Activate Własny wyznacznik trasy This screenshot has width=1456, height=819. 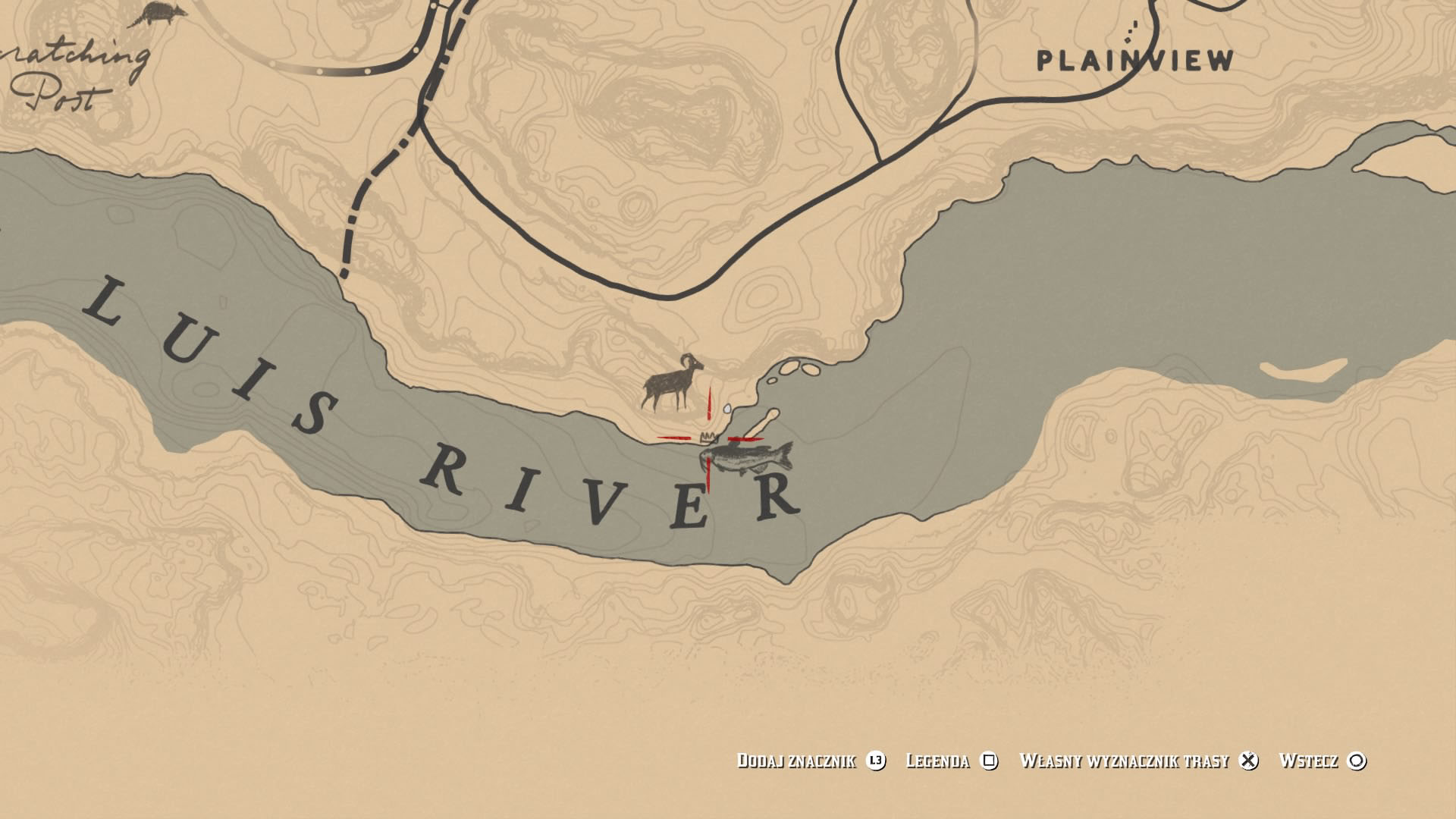click(x=1137, y=761)
